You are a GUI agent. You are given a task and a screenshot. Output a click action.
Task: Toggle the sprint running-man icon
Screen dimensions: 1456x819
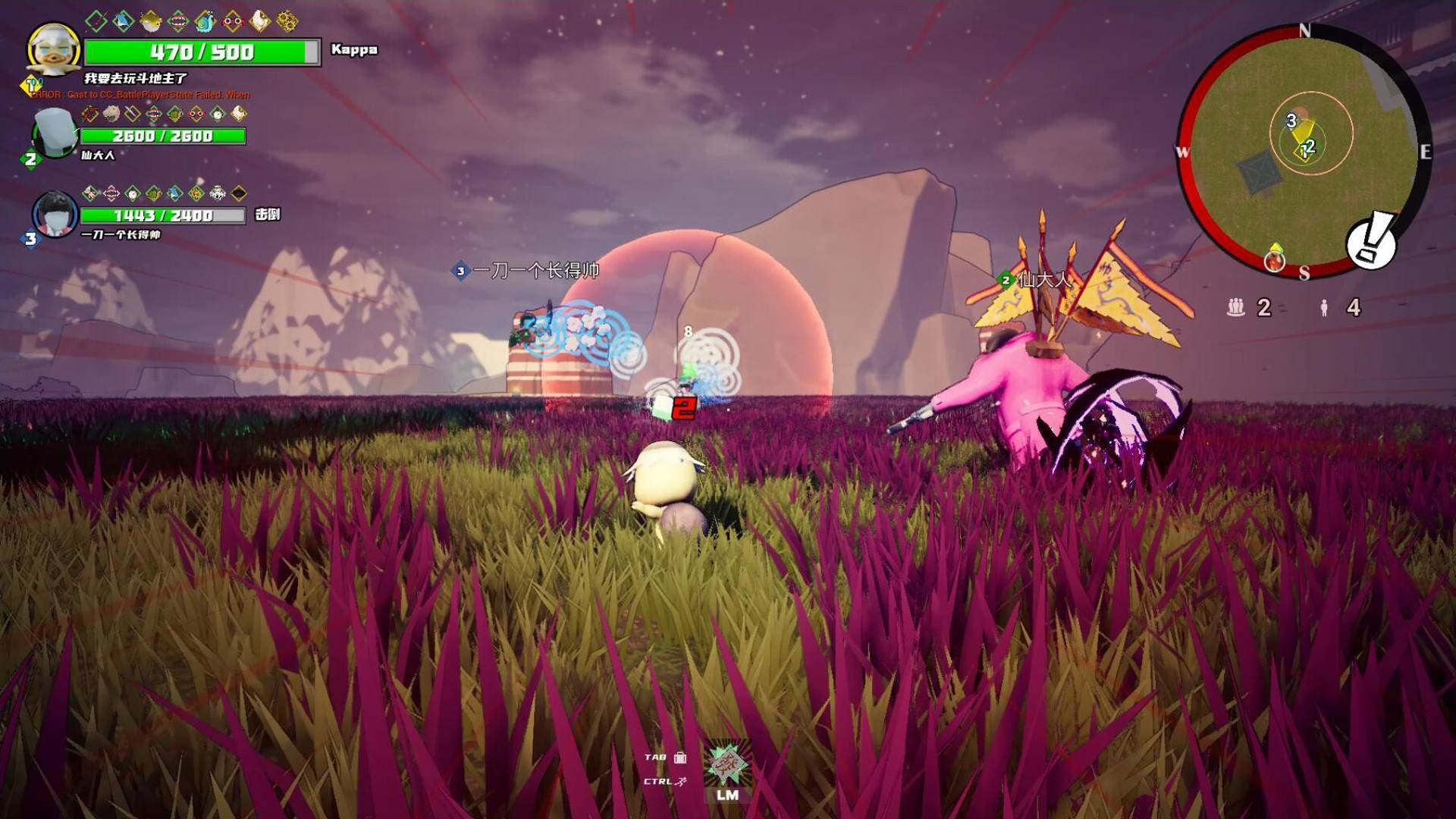682,781
